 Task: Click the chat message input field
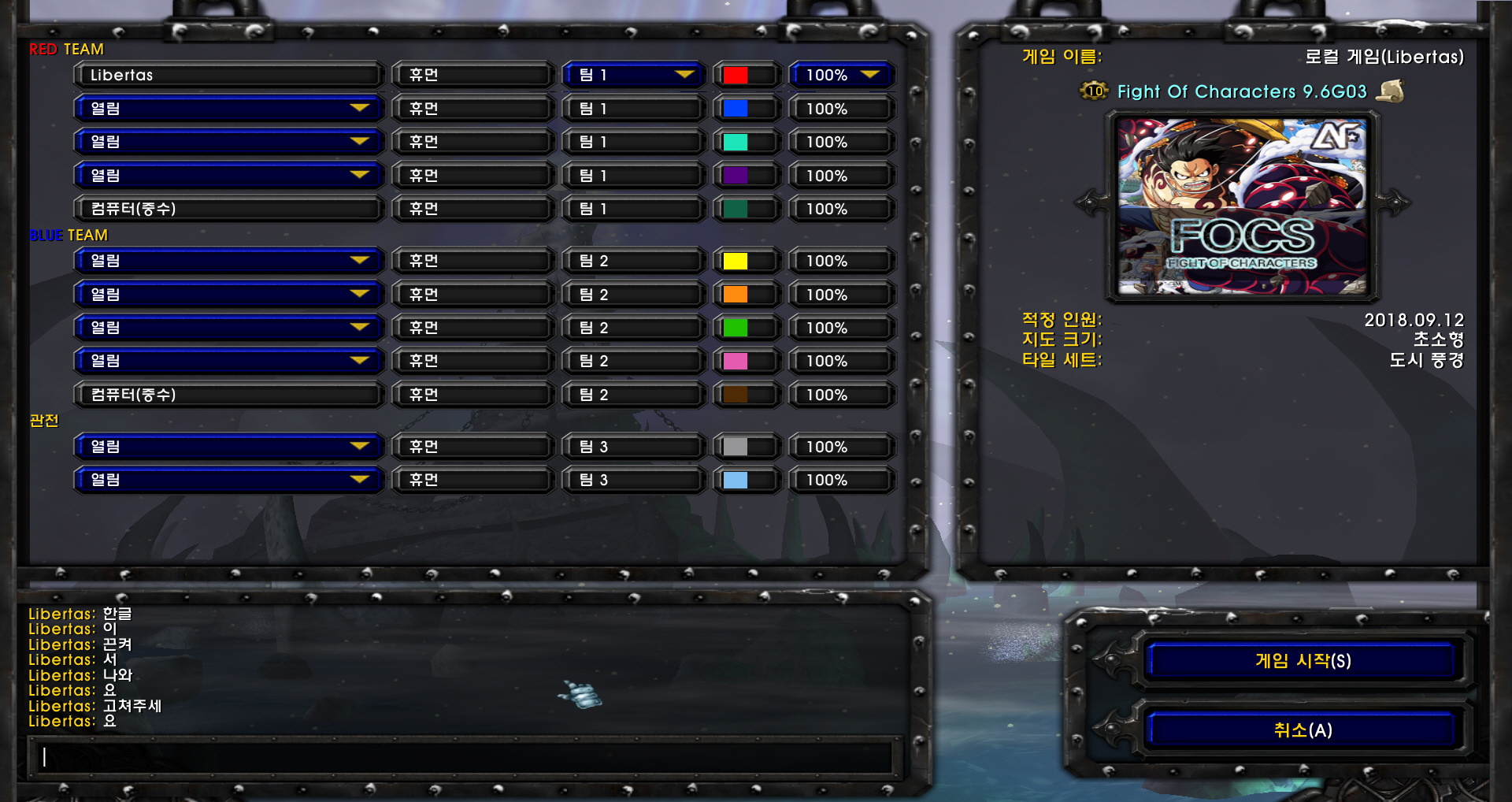(465, 757)
